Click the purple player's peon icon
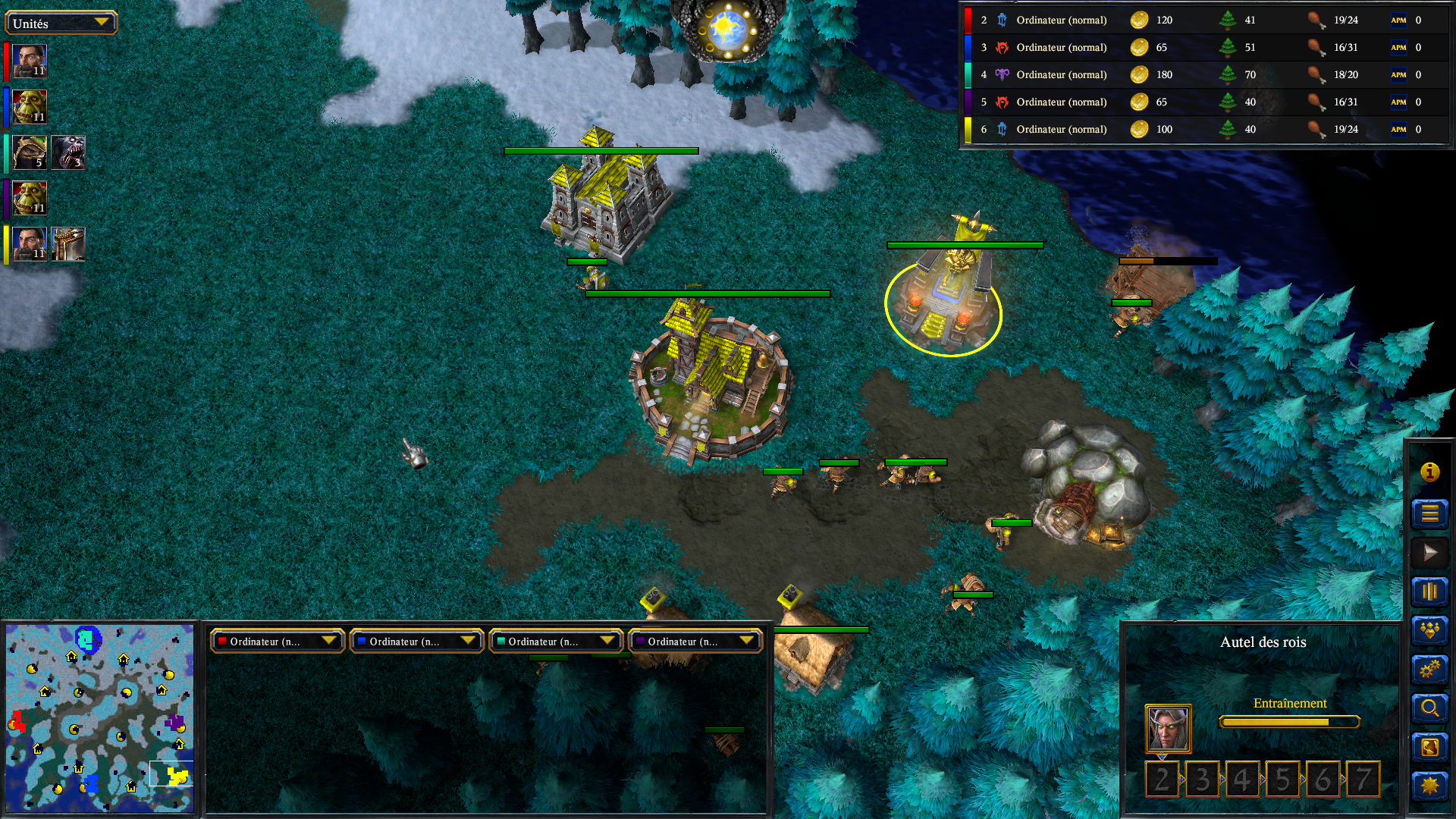 pyautogui.click(x=30, y=198)
